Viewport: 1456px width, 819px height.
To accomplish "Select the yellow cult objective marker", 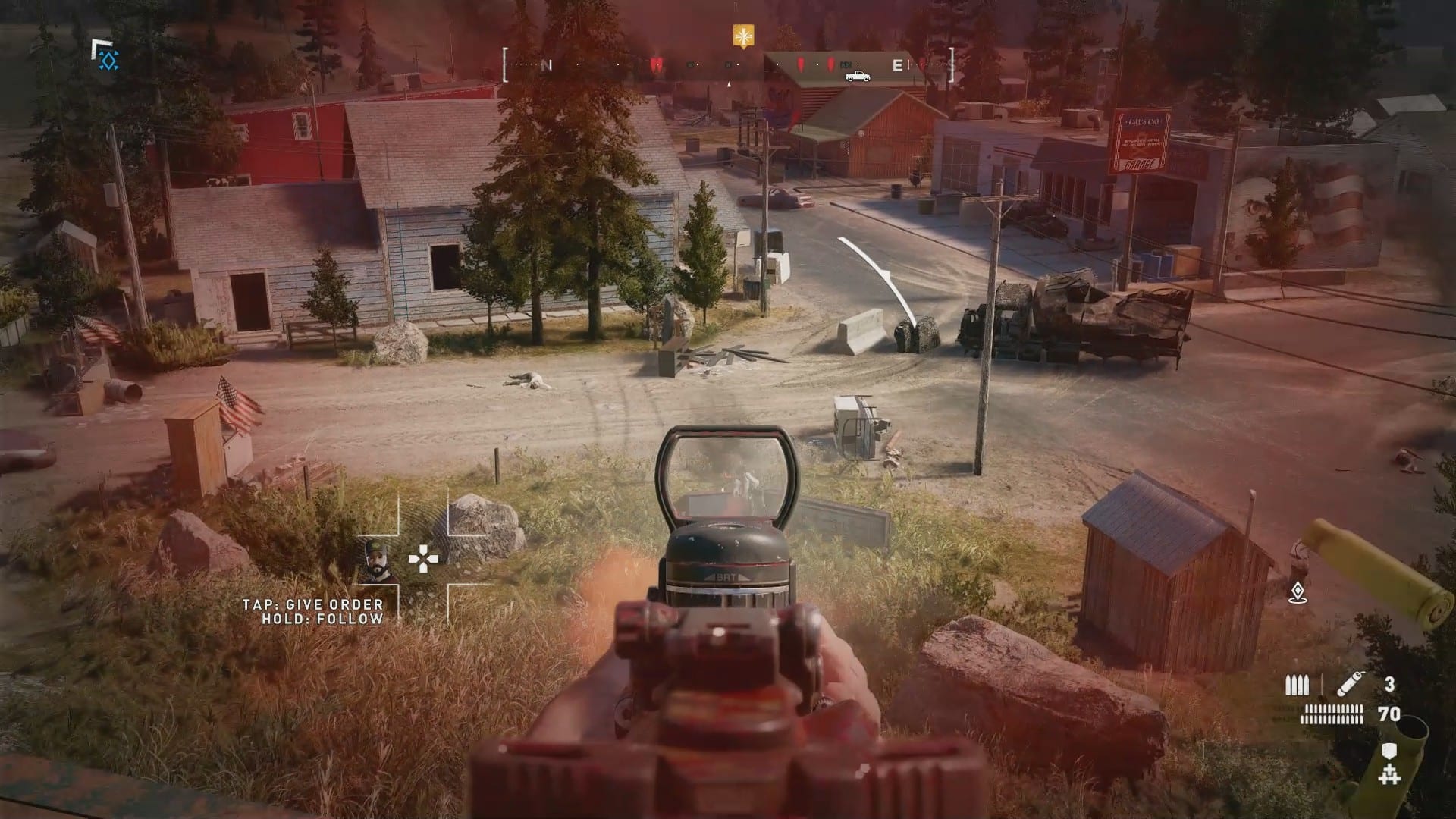I will point(742,36).
